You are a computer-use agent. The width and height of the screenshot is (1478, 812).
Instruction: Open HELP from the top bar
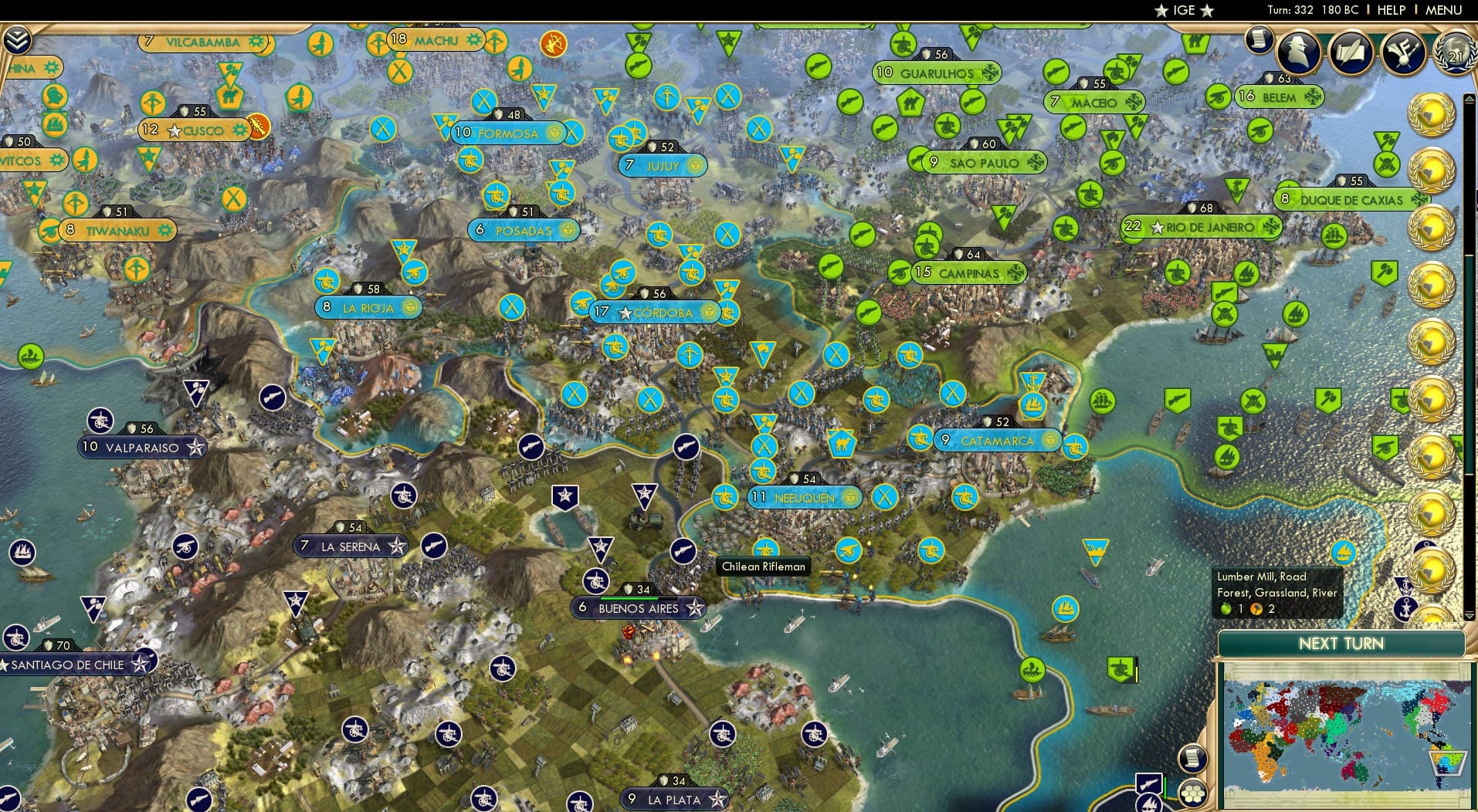(x=1390, y=10)
